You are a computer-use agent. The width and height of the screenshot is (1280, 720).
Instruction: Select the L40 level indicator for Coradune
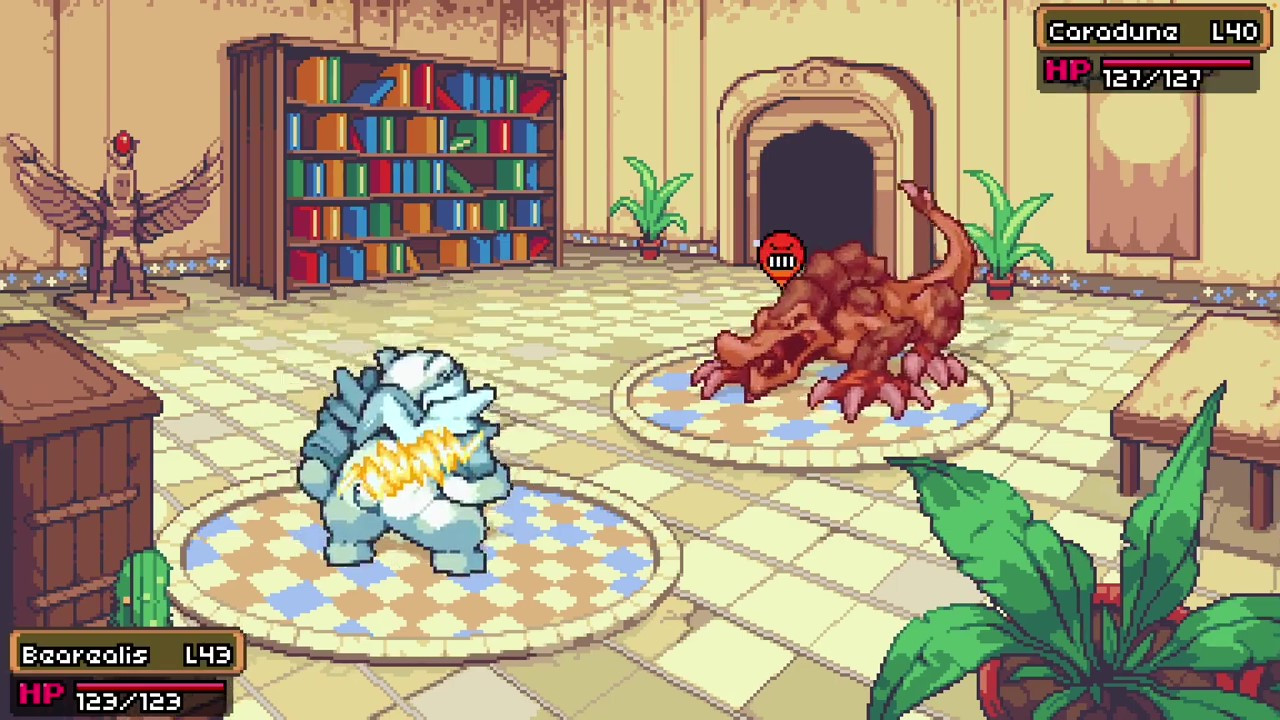coord(1236,31)
